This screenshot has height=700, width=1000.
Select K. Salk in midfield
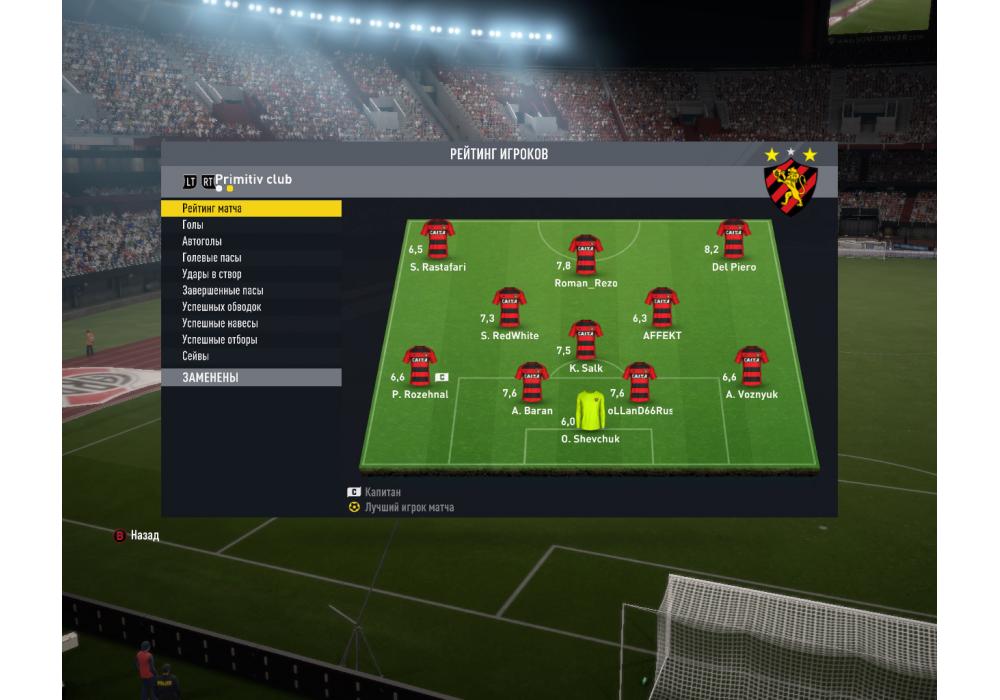click(585, 340)
